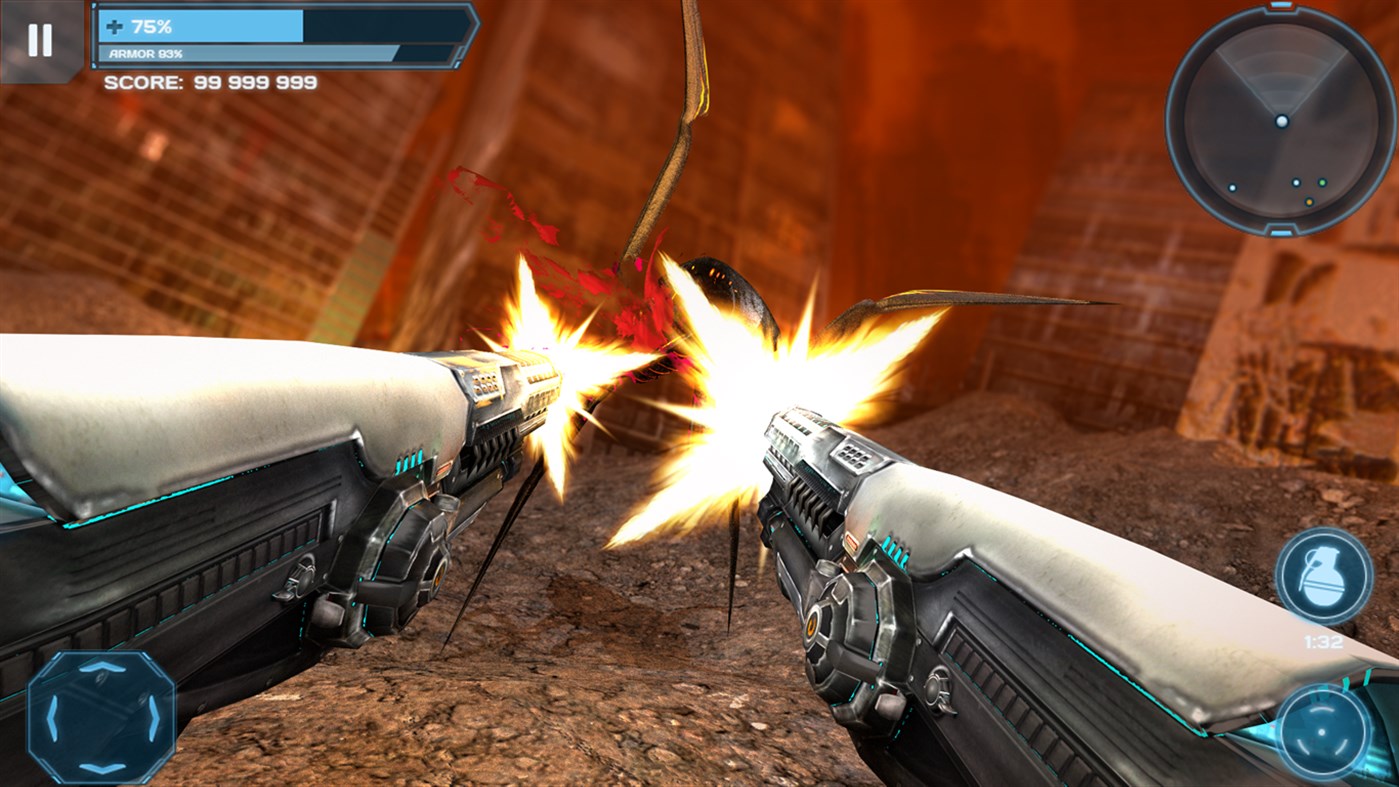
Task: Tap the down arrow of the virtual joystick
Action: (101, 768)
